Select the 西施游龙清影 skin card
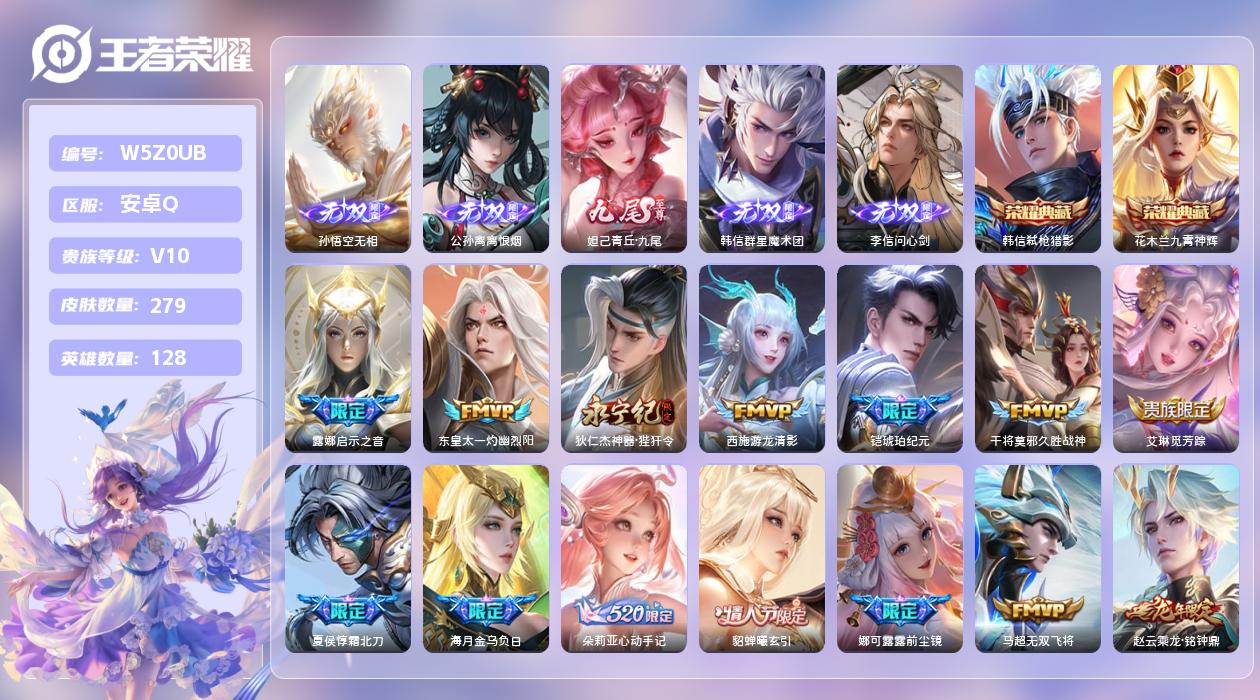 click(x=762, y=358)
